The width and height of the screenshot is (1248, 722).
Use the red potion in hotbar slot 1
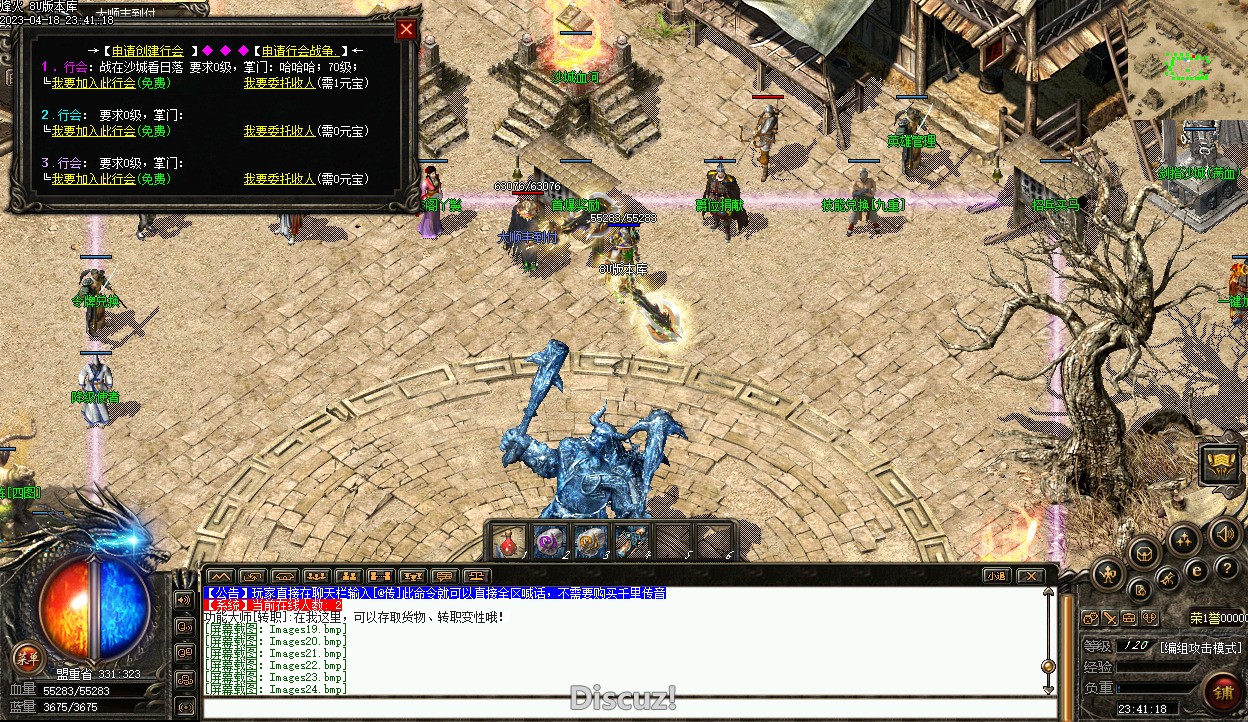click(509, 541)
